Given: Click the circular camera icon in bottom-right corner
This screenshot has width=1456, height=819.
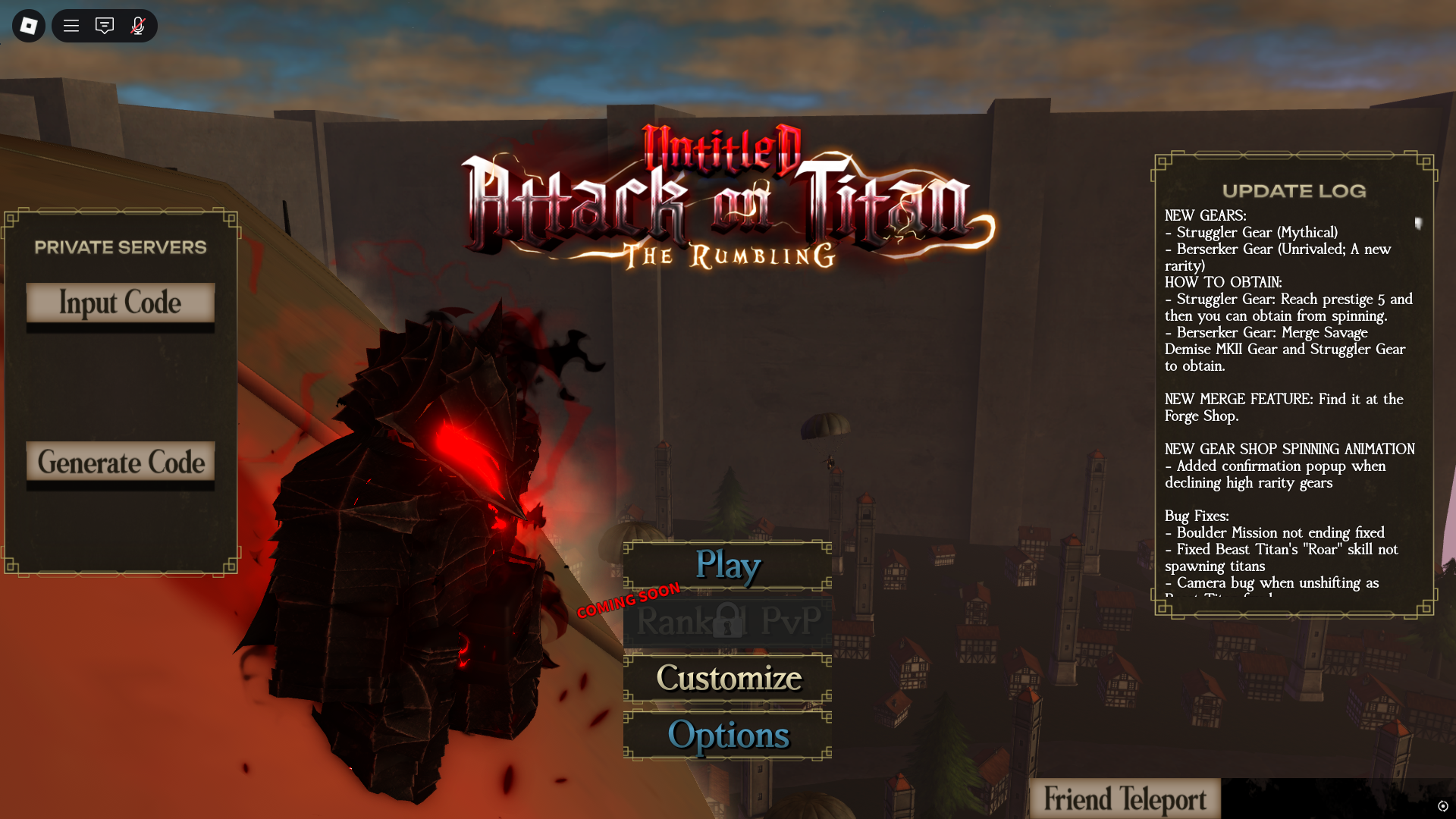Looking at the screenshot, I should click(1445, 807).
